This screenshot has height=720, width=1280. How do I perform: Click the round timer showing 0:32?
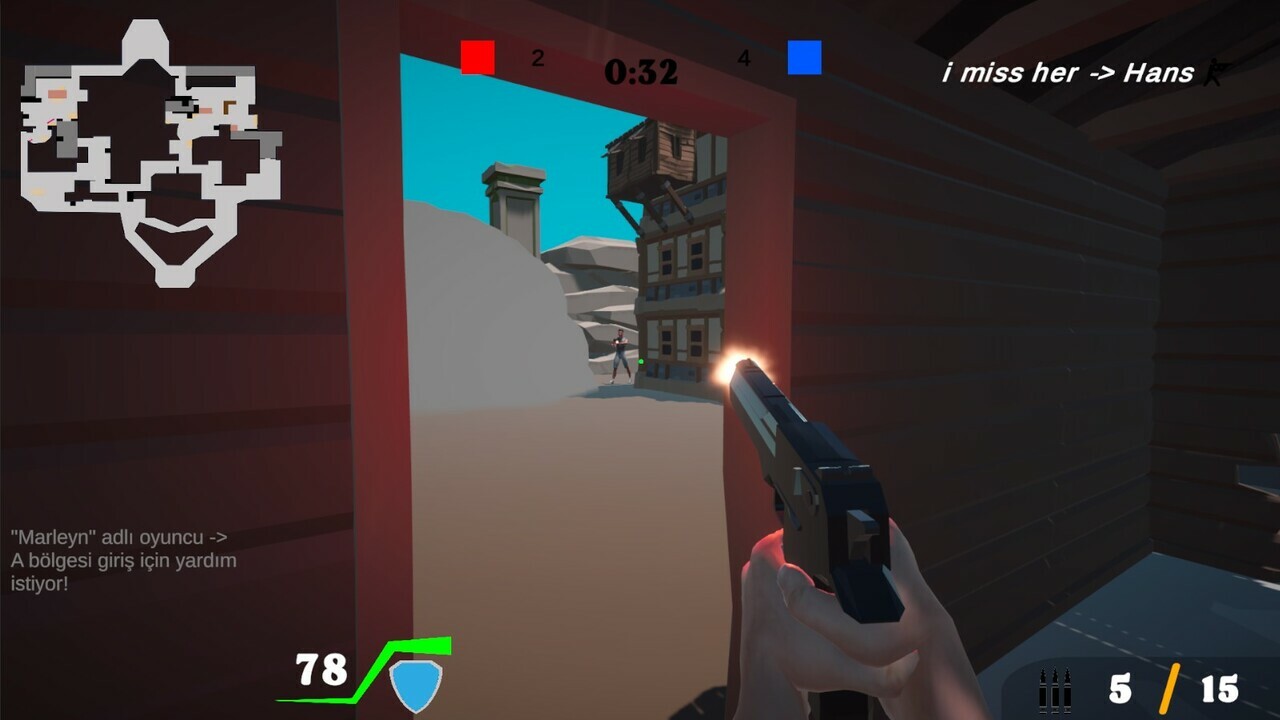tap(640, 73)
